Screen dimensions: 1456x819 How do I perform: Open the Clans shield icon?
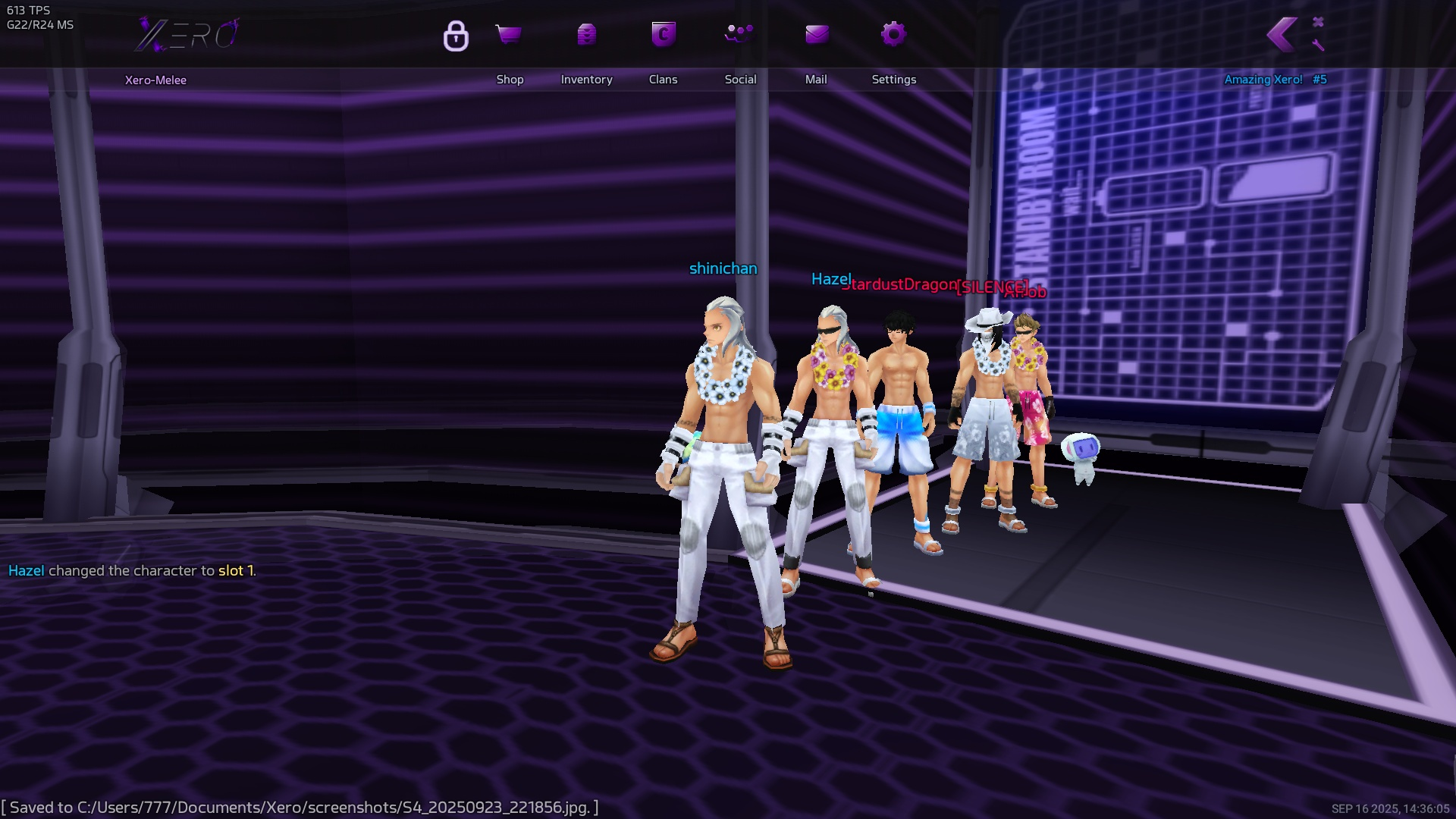664,35
